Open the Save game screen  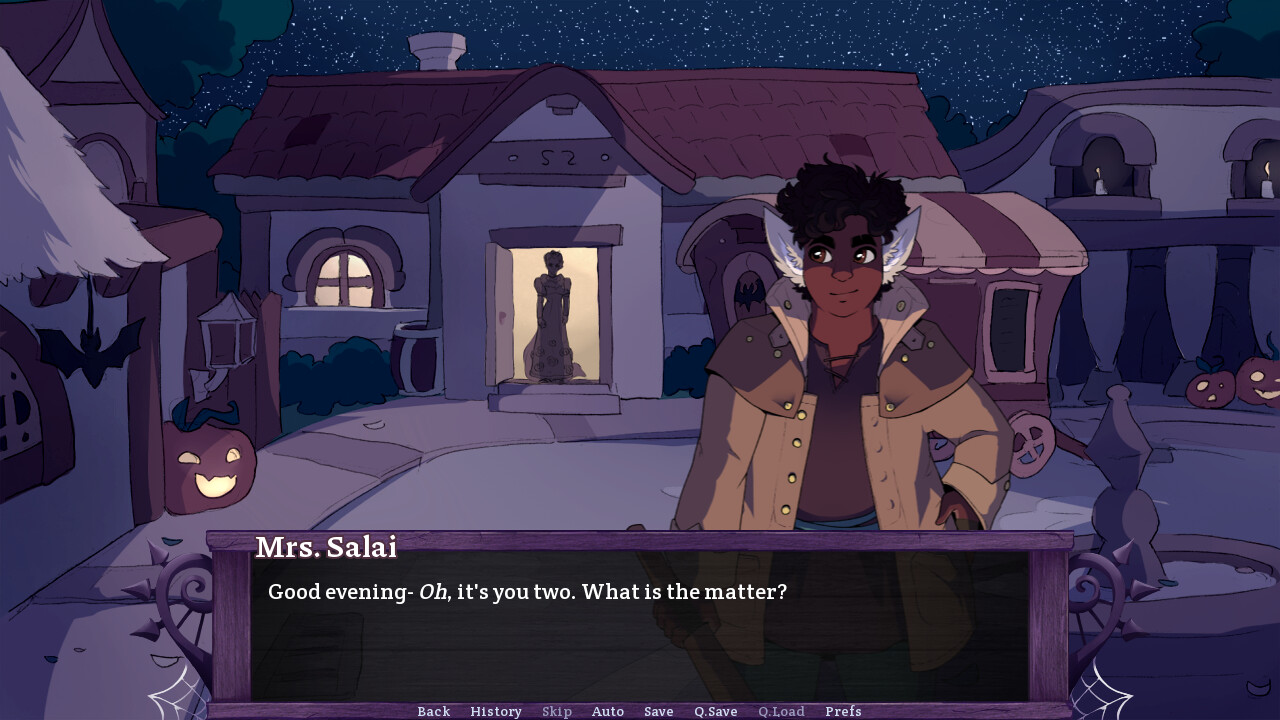pos(658,711)
